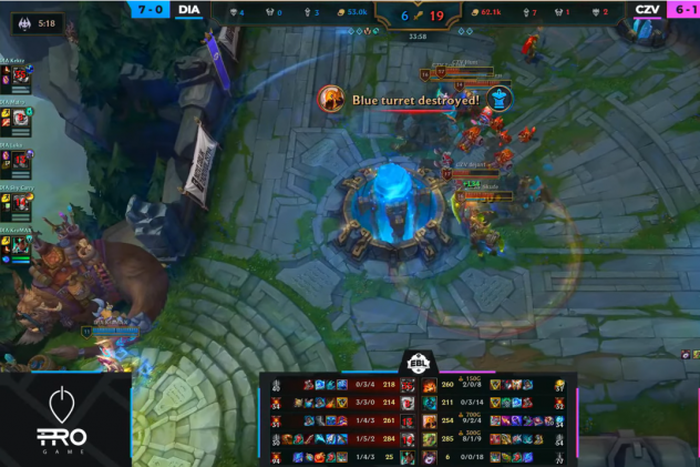Click the DIA team name banner
The height and width of the screenshot is (467, 700).
coord(188,9)
